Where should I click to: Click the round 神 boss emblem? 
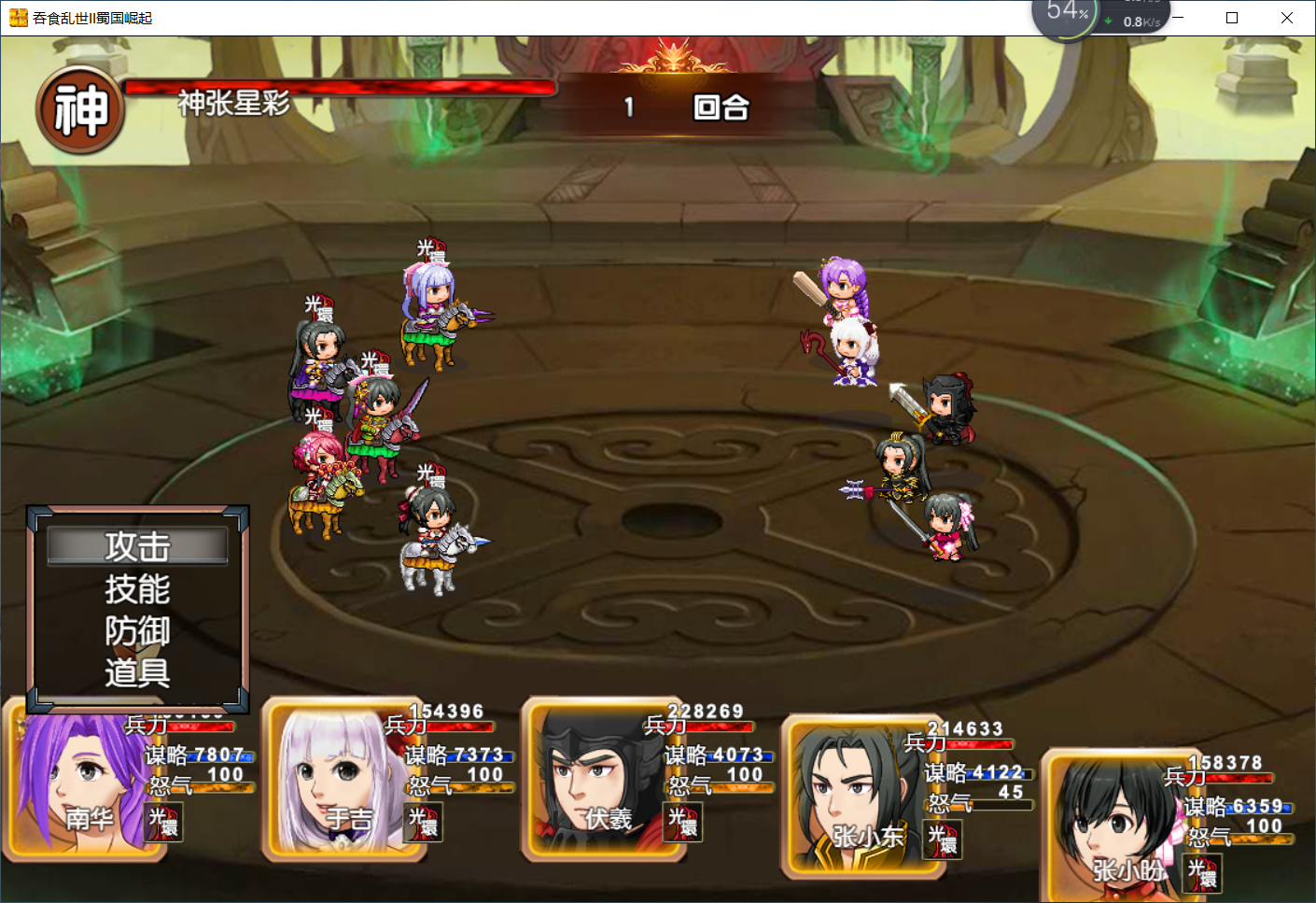[x=80, y=110]
